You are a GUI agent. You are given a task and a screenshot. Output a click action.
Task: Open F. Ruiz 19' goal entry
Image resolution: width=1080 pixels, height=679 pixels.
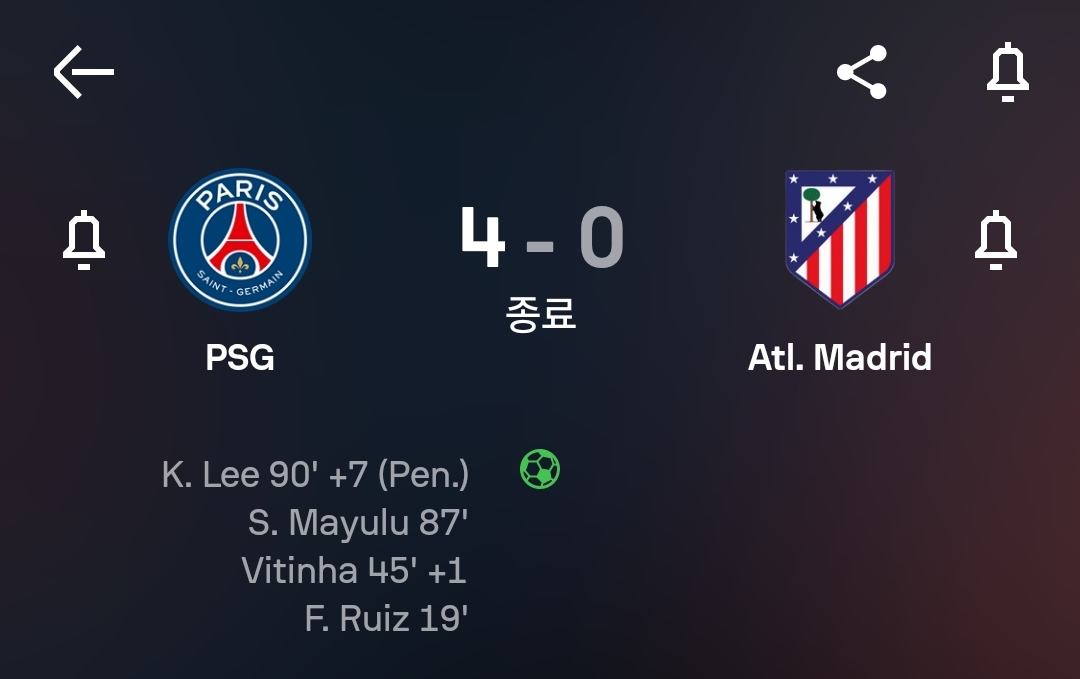pos(386,618)
